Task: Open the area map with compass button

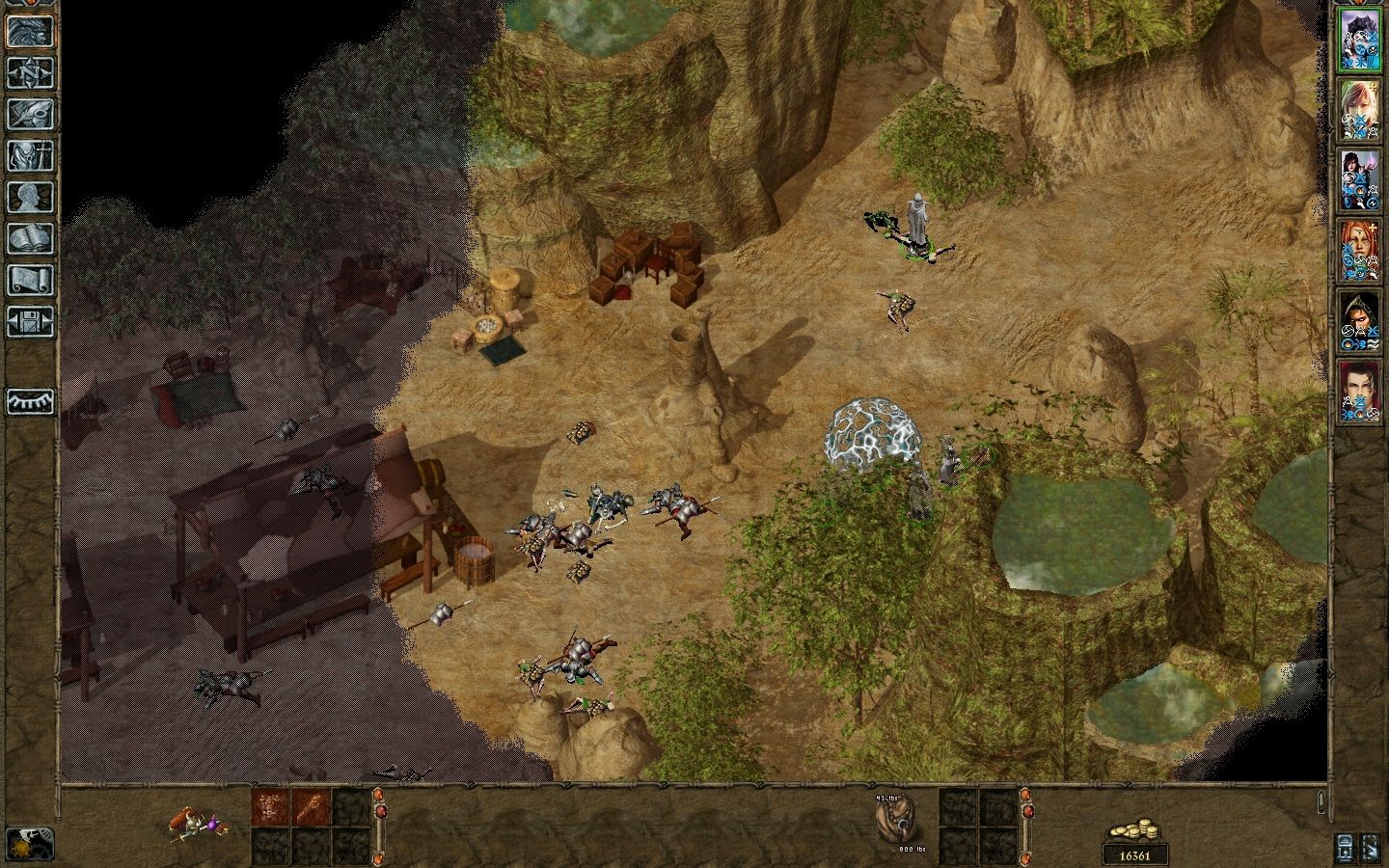Action: tap(30, 72)
